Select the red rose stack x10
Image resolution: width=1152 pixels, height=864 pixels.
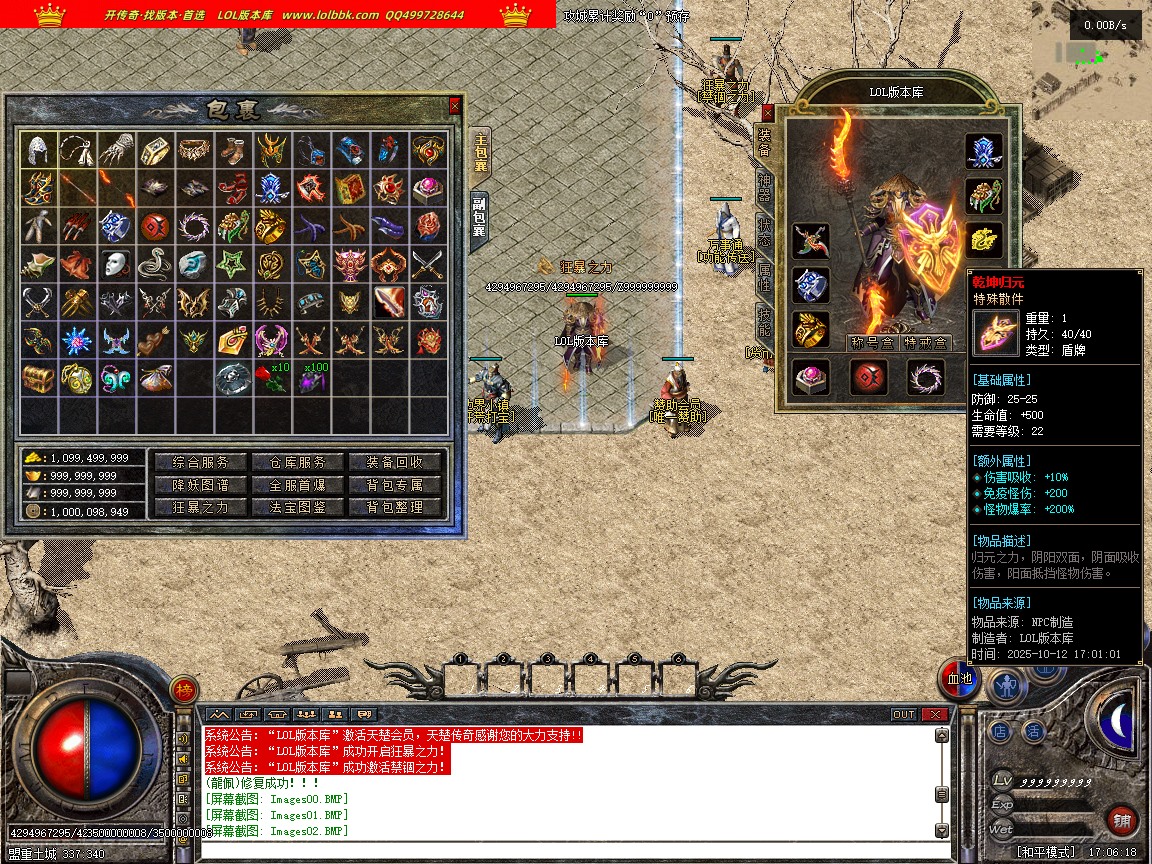point(273,379)
